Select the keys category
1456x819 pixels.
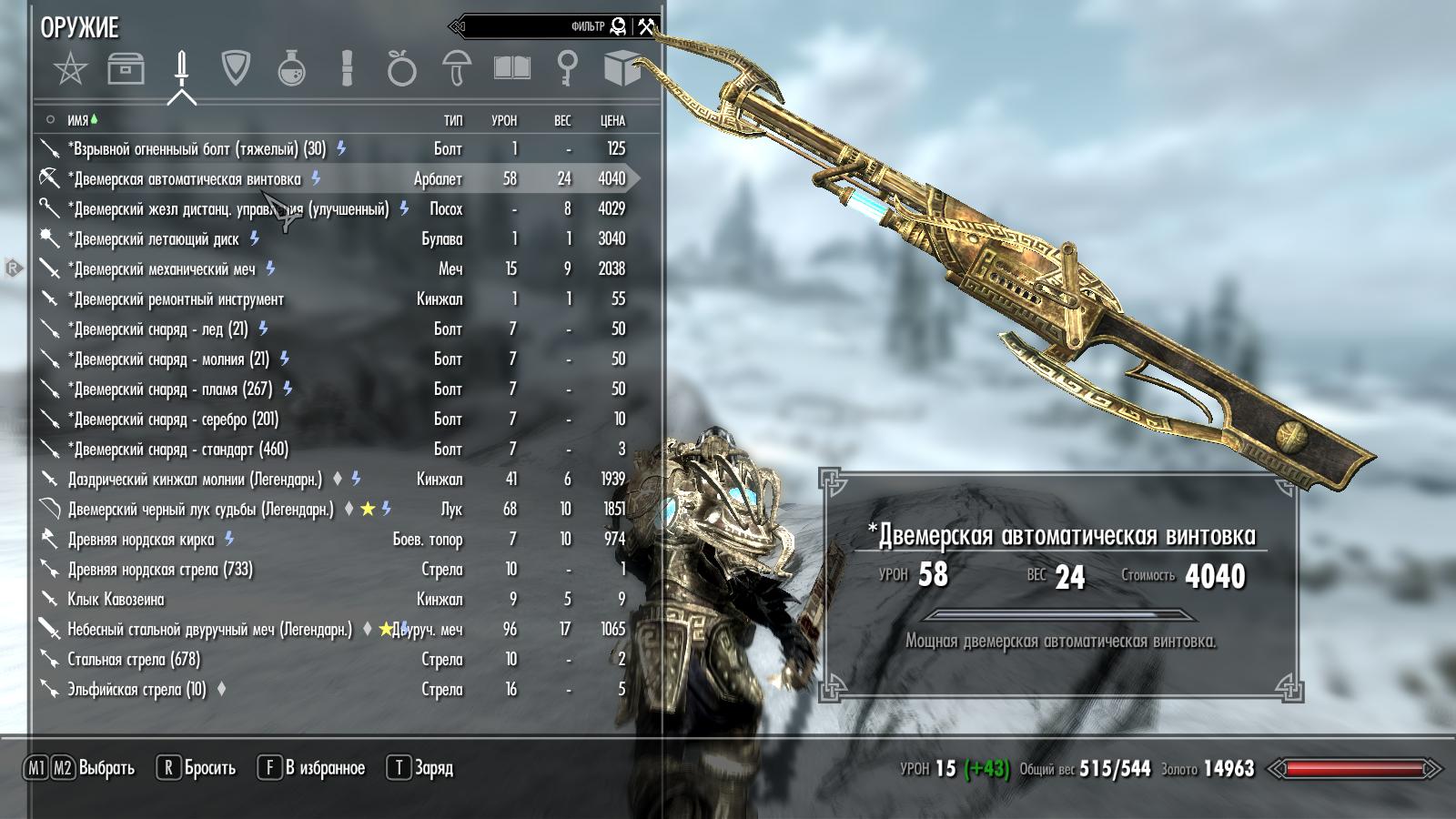pyautogui.click(x=567, y=69)
